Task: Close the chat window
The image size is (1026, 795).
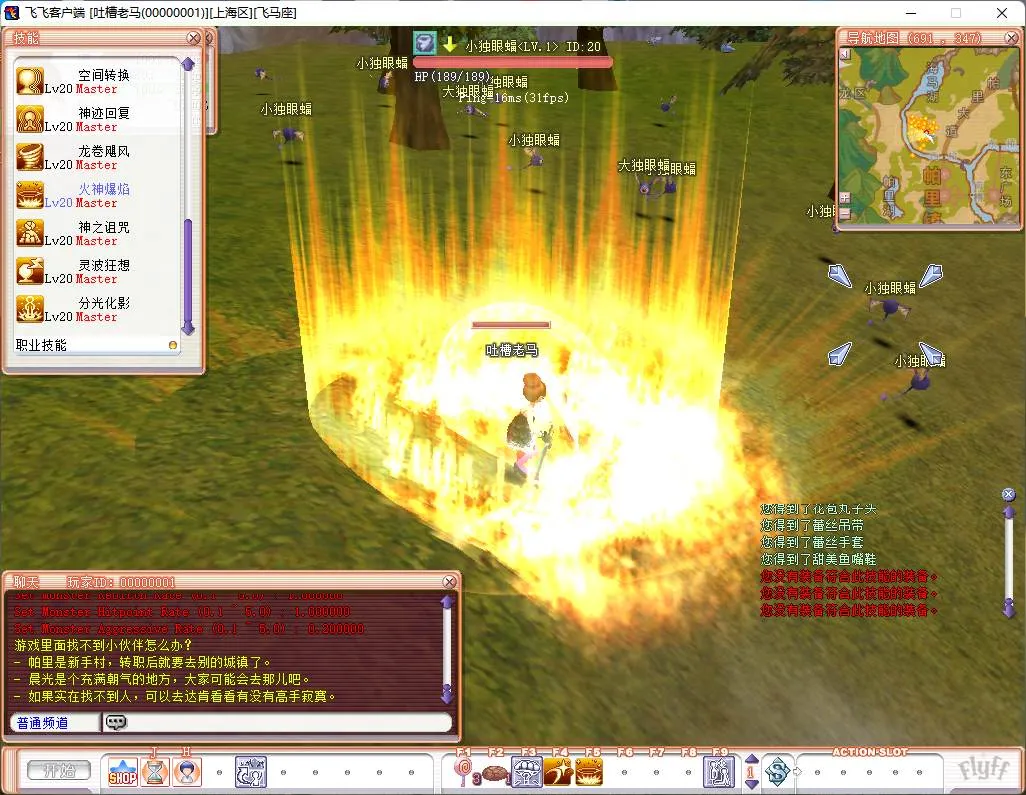Action: click(450, 582)
